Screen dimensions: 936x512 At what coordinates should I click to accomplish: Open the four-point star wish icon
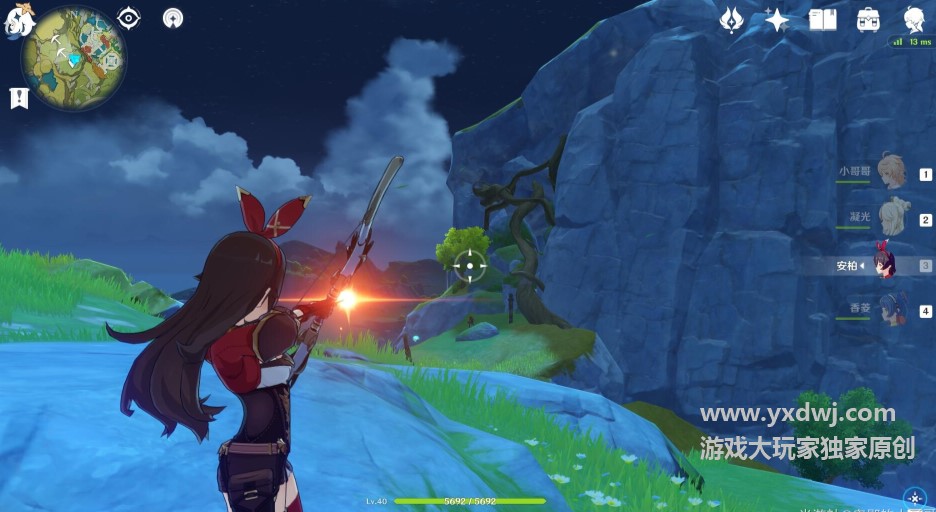(x=777, y=19)
